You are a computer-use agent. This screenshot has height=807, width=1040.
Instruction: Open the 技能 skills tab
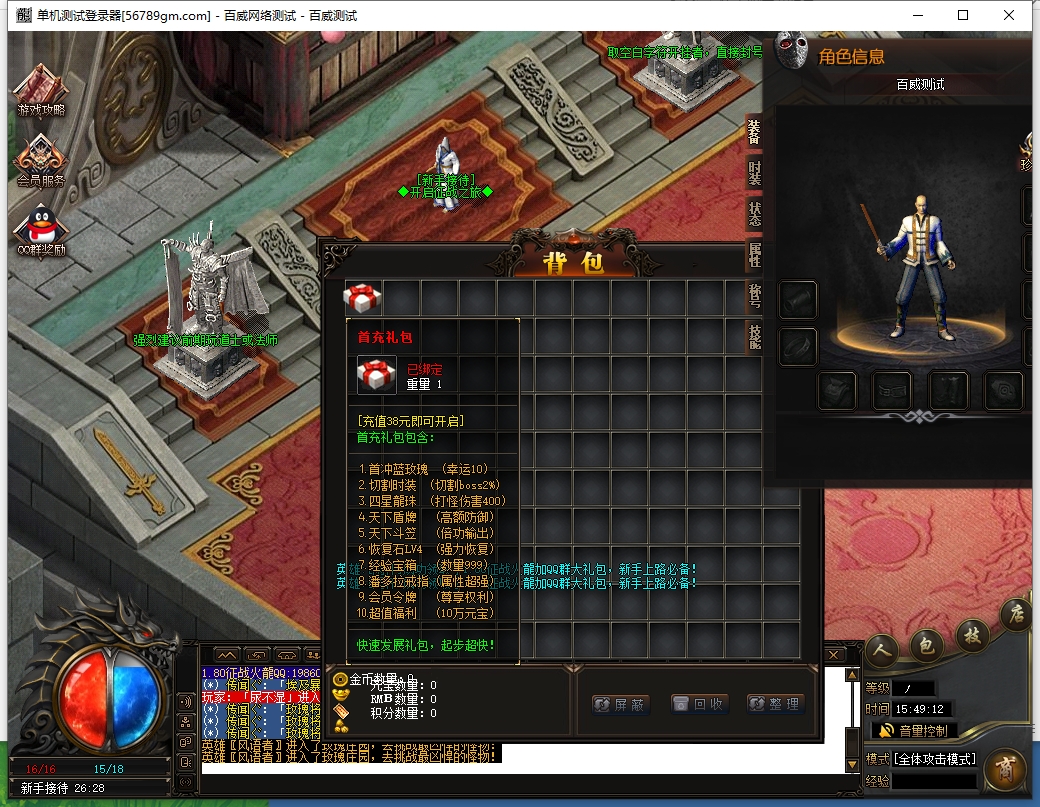(755, 337)
